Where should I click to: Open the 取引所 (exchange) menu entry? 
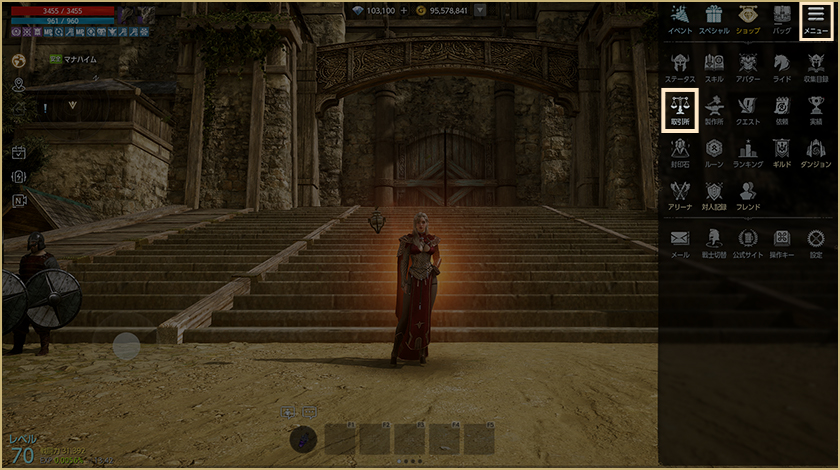point(680,110)
